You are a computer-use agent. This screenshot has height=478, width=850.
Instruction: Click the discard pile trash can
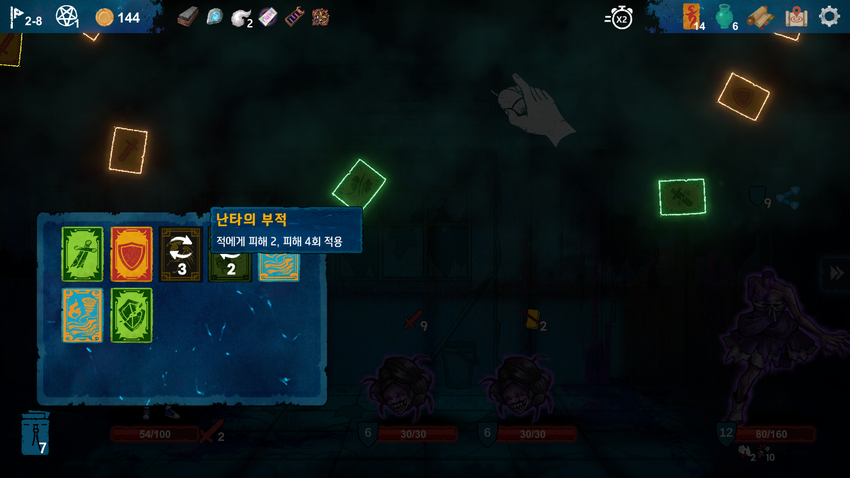(x=35, y=434)
